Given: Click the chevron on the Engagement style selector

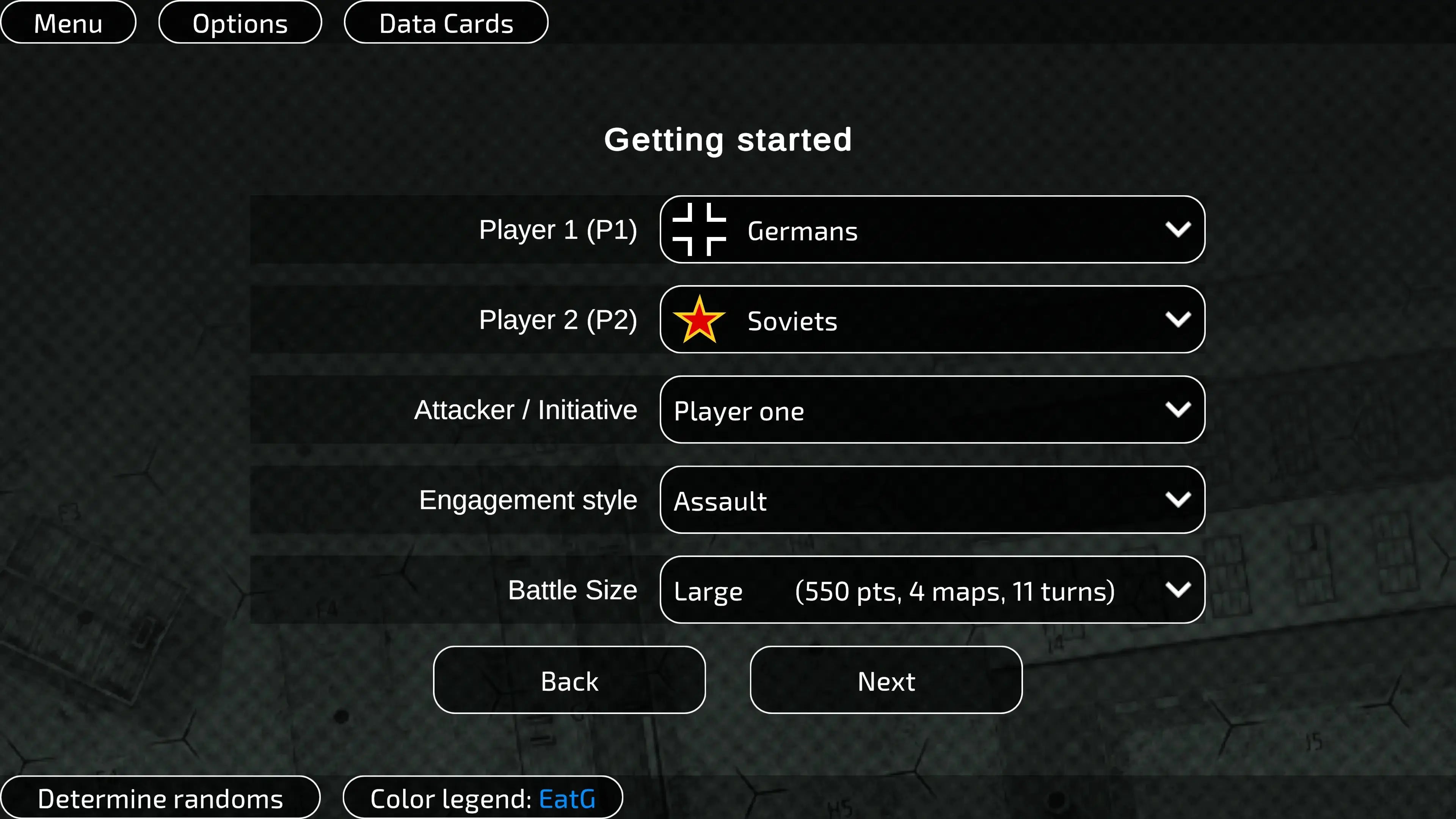Looking at the screenshot, I should click(1179, 500).
